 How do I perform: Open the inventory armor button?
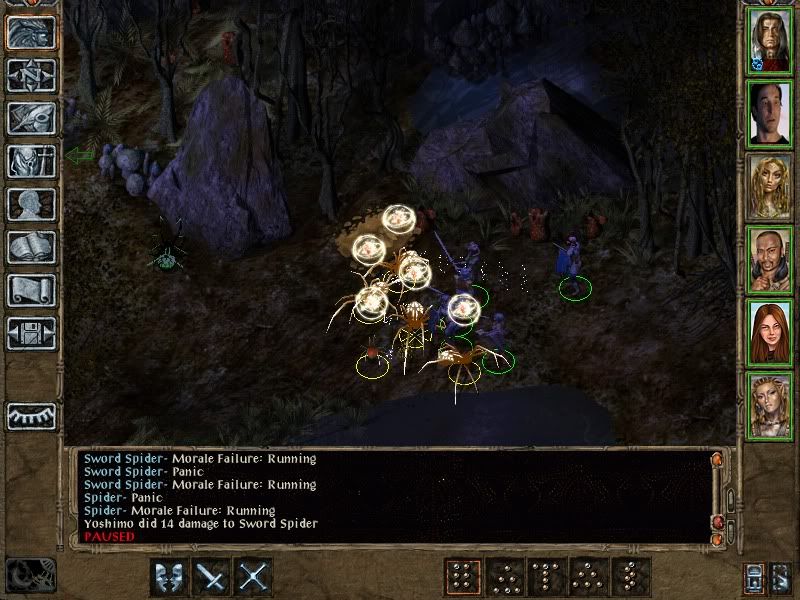[31, 161]
